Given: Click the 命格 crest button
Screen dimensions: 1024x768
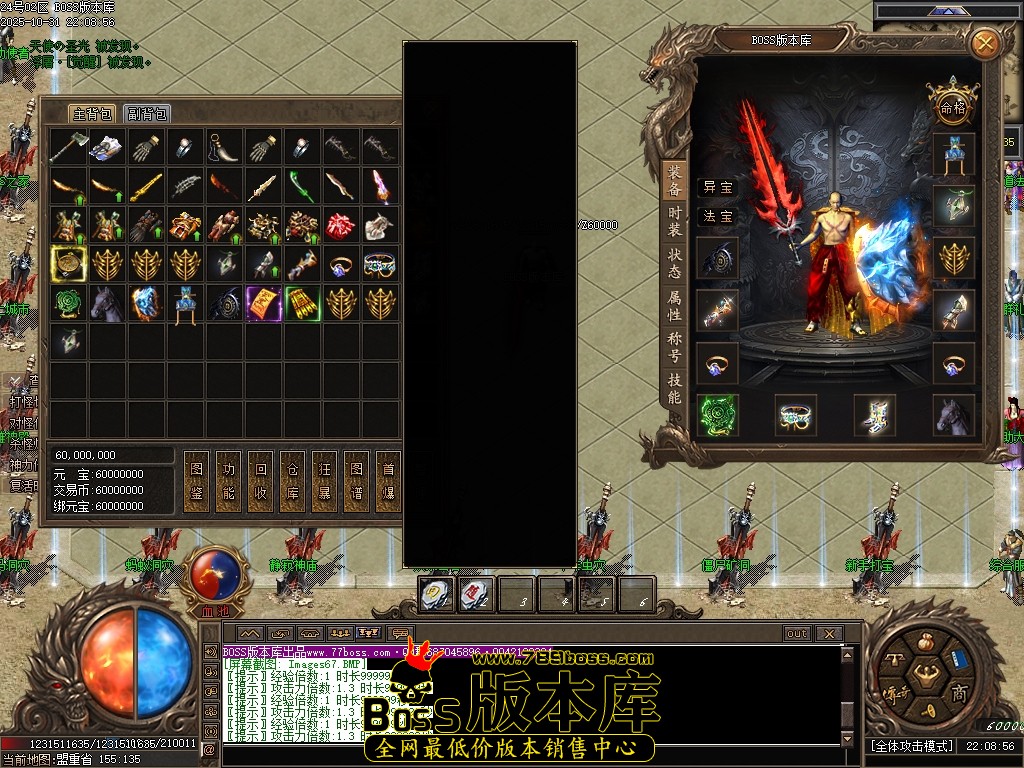Looking at the screenshot, I should [951, 106].
